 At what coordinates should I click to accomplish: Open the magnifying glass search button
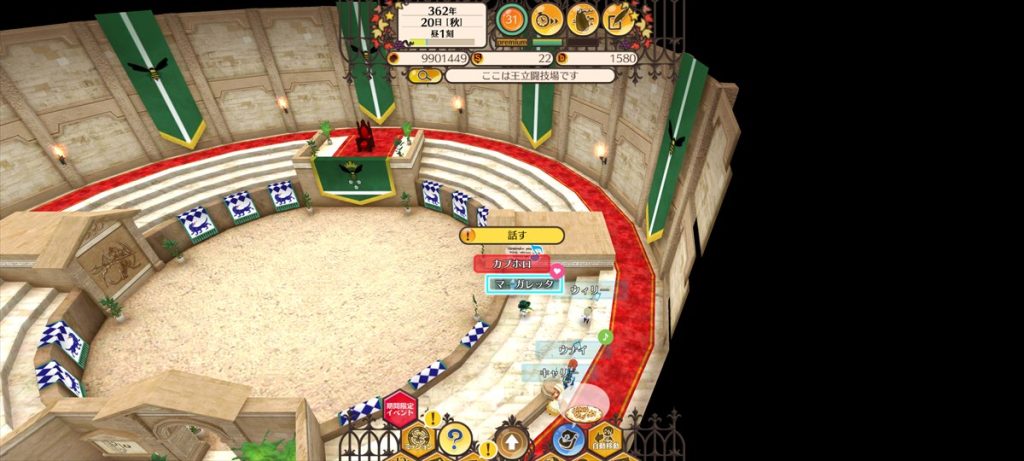[x=424, y=75]
